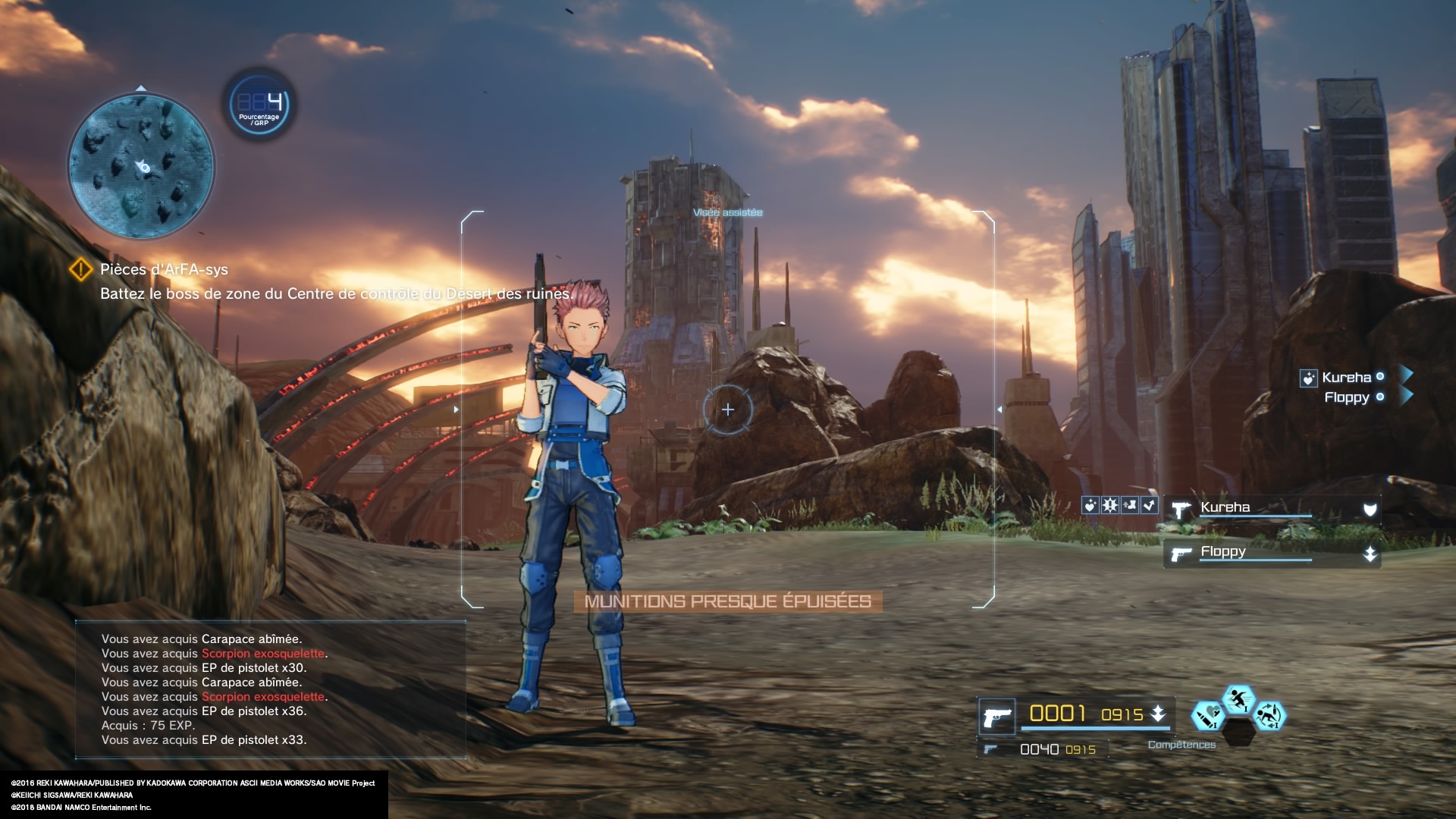The image size is (1456, 819).
Task: Click the Pourcentage / GRP gauge
Action: coord(259,105)
